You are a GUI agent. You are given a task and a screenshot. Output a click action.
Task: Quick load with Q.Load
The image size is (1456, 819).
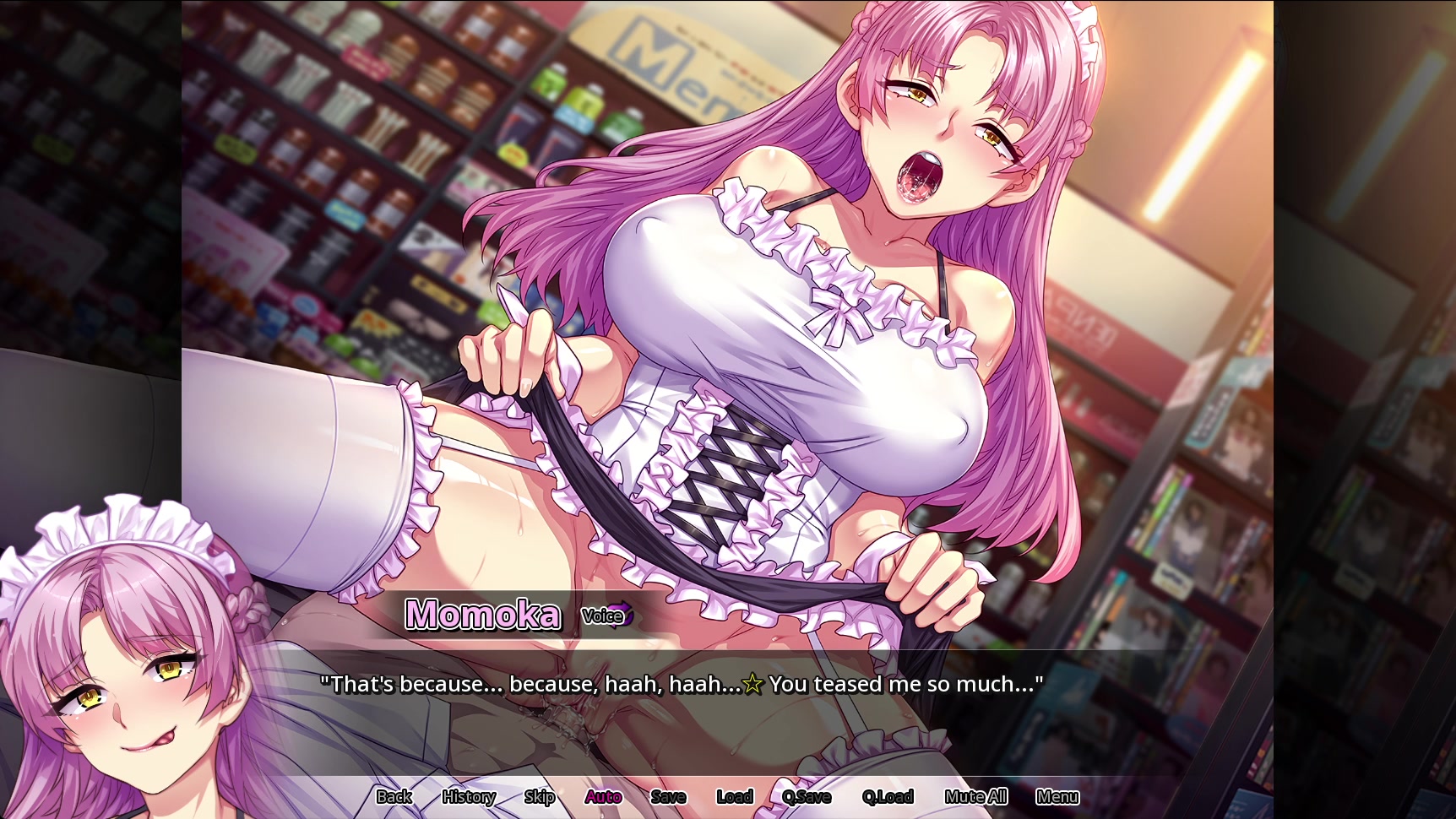(x=888, y=796)
